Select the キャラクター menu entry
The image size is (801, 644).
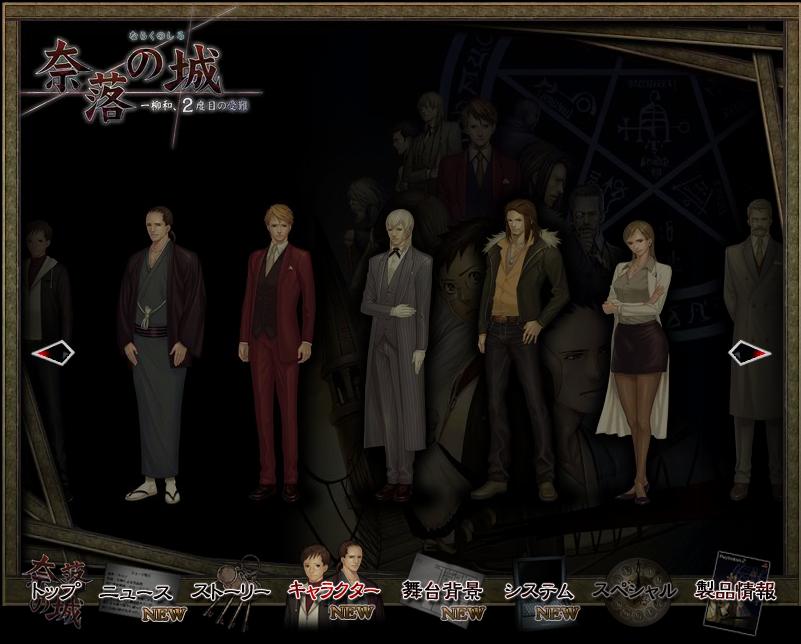click(333, 590)
